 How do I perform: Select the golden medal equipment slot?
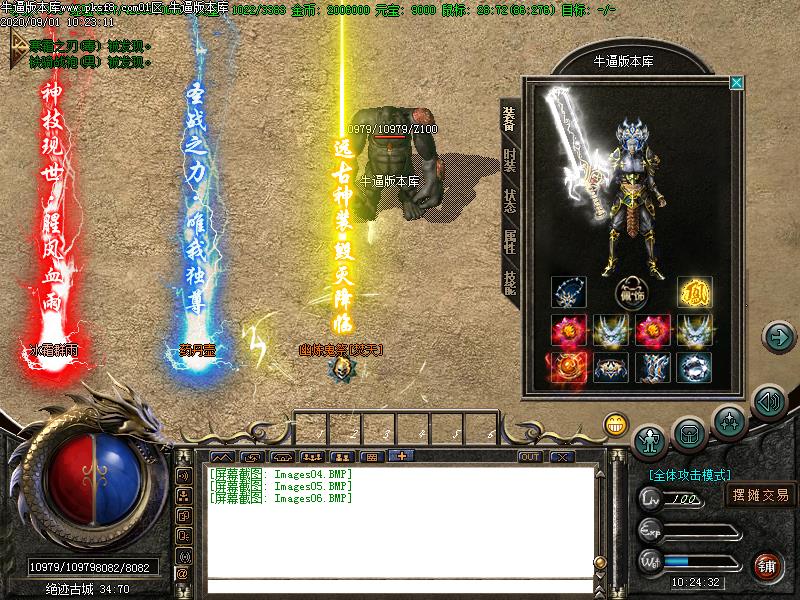coord(693,293)
